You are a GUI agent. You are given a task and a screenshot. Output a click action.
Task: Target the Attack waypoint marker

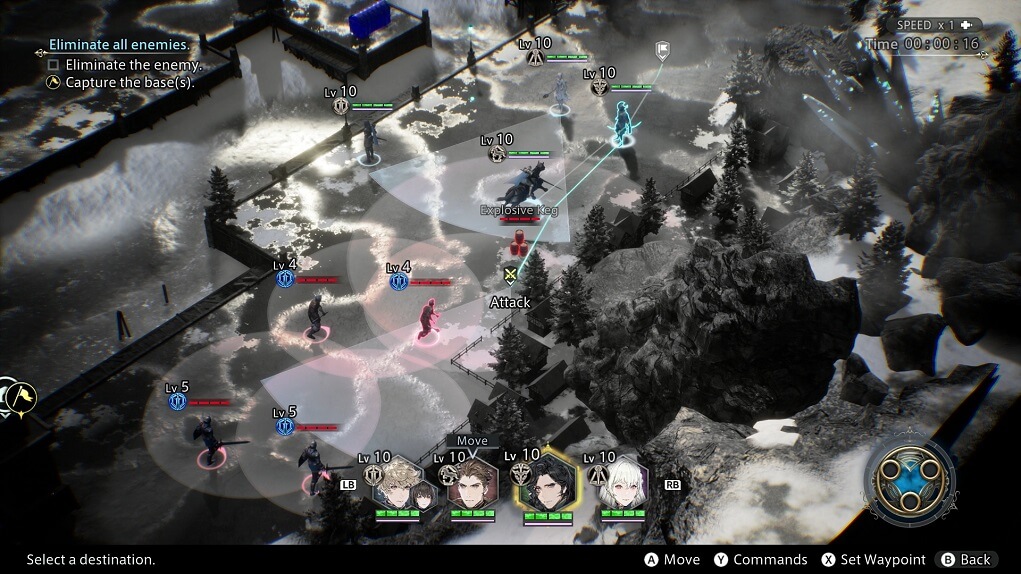(x=511, y=275)
